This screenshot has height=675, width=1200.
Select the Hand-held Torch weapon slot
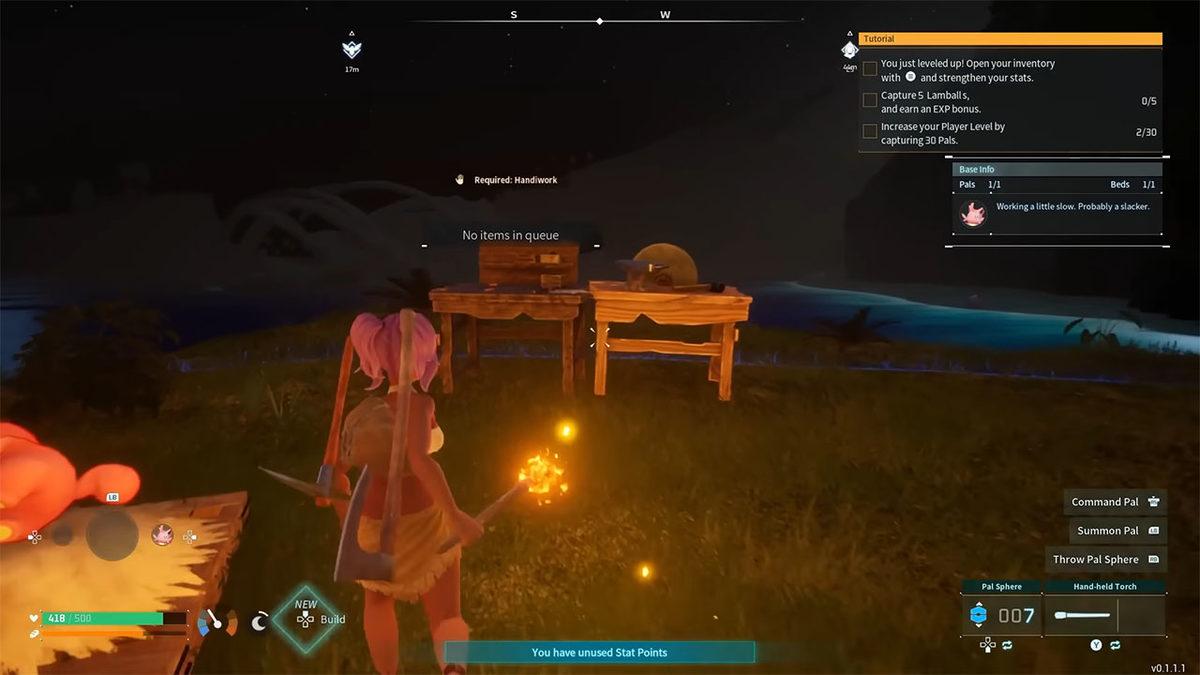(x=1104, y=615)
